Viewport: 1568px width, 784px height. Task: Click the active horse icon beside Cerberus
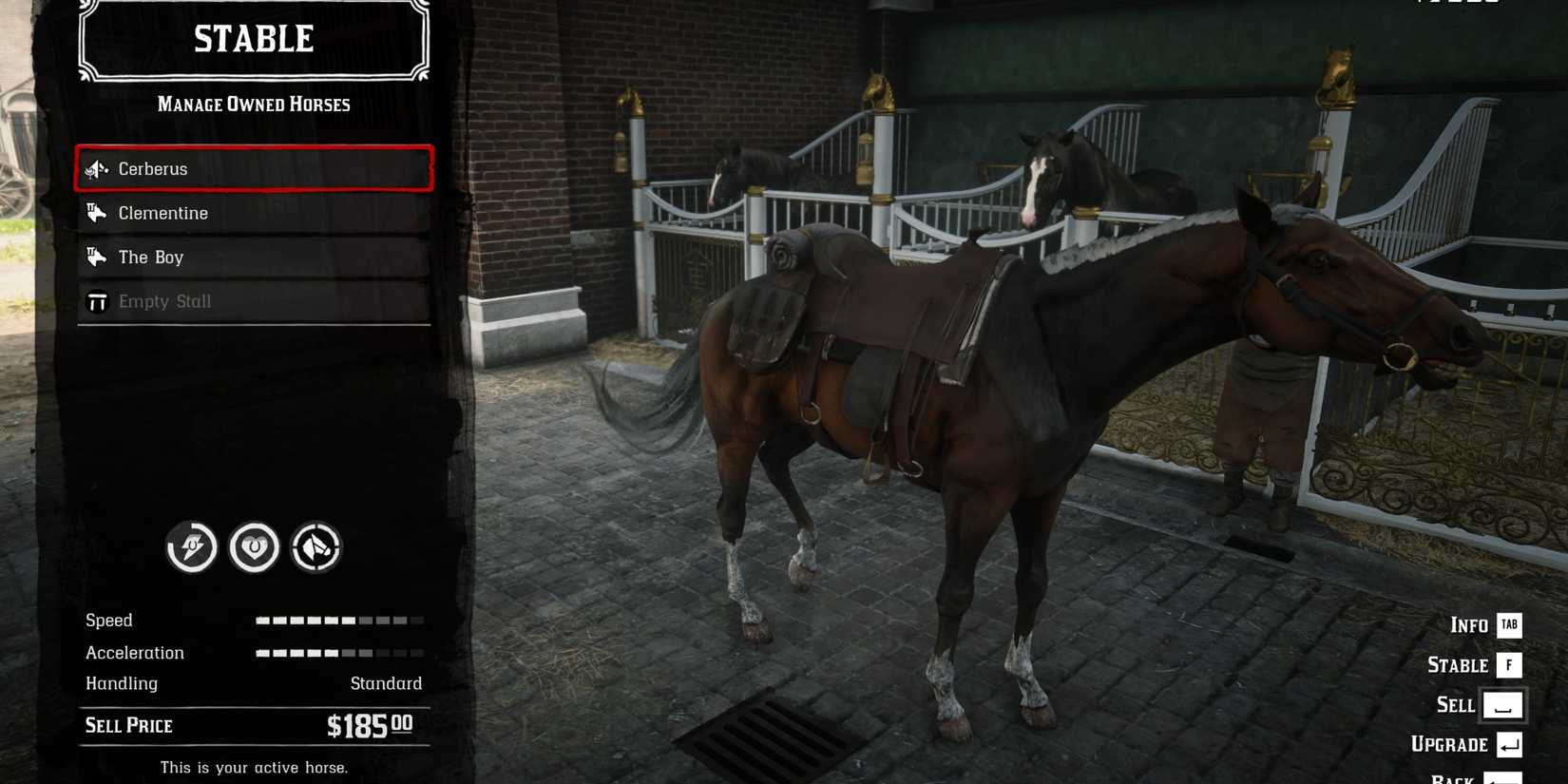tap(97, 168)
